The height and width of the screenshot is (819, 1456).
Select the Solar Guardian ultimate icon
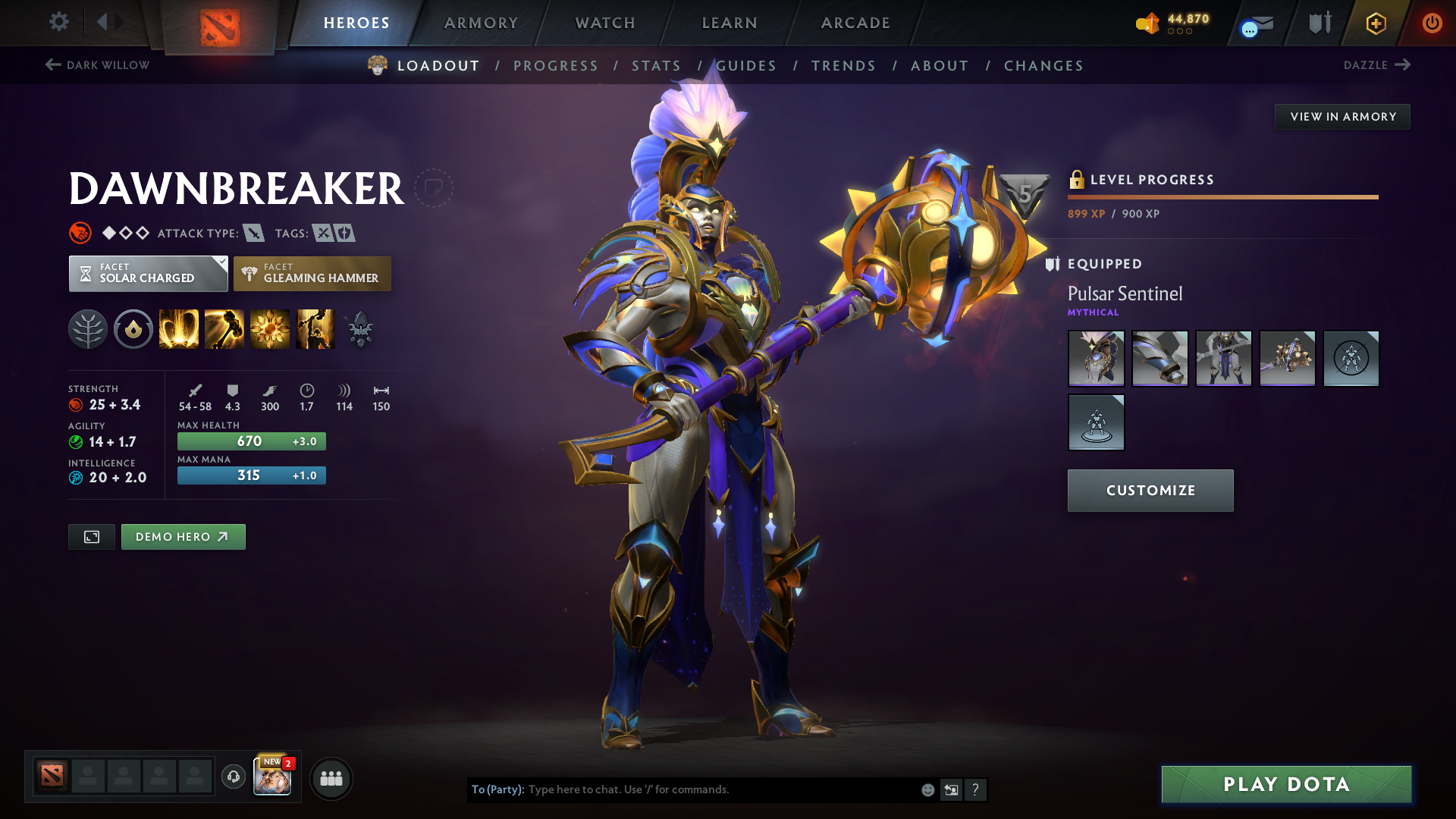pyautogui.click(x=315, y=328)
